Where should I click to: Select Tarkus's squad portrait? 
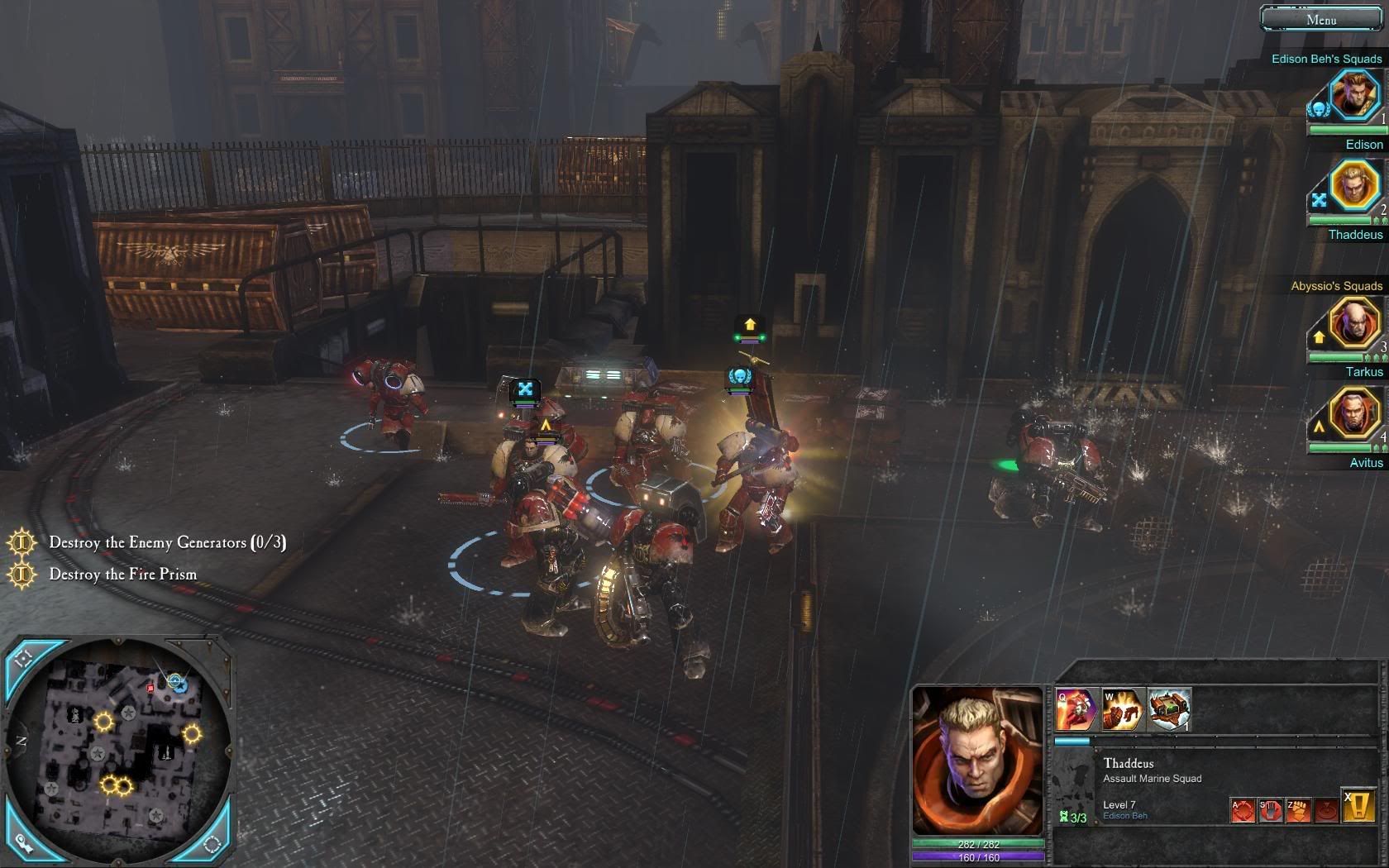point(1353,322)
